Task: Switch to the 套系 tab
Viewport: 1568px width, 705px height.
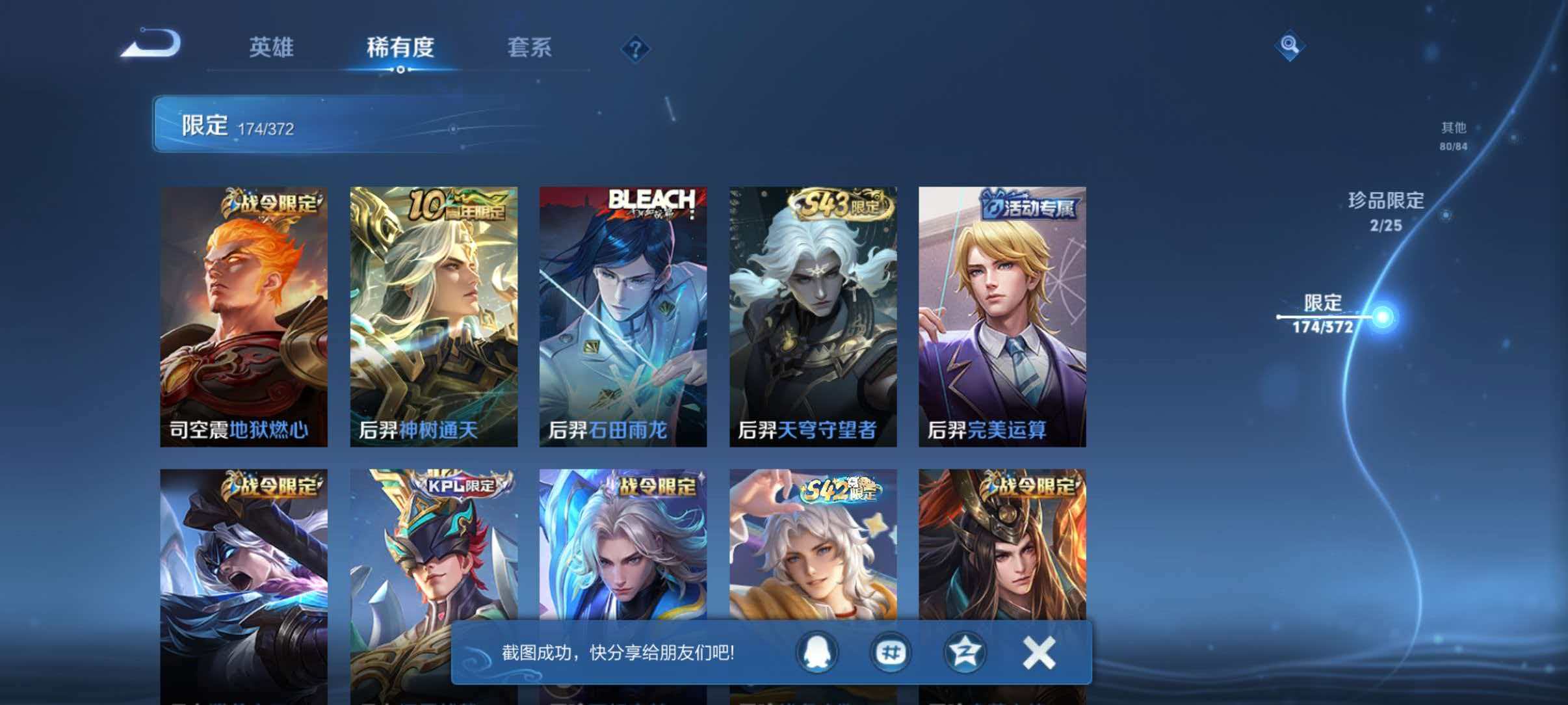Action: pos(531,48)
